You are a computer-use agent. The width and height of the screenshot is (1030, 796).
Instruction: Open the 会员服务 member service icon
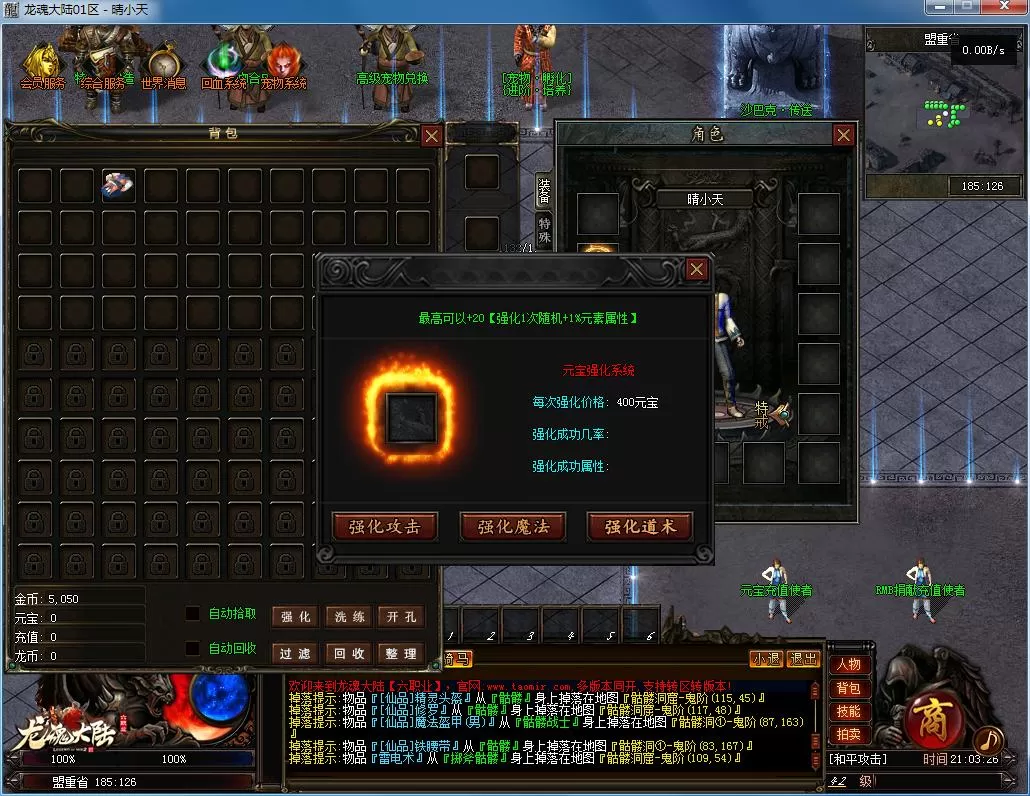(42, 67)
